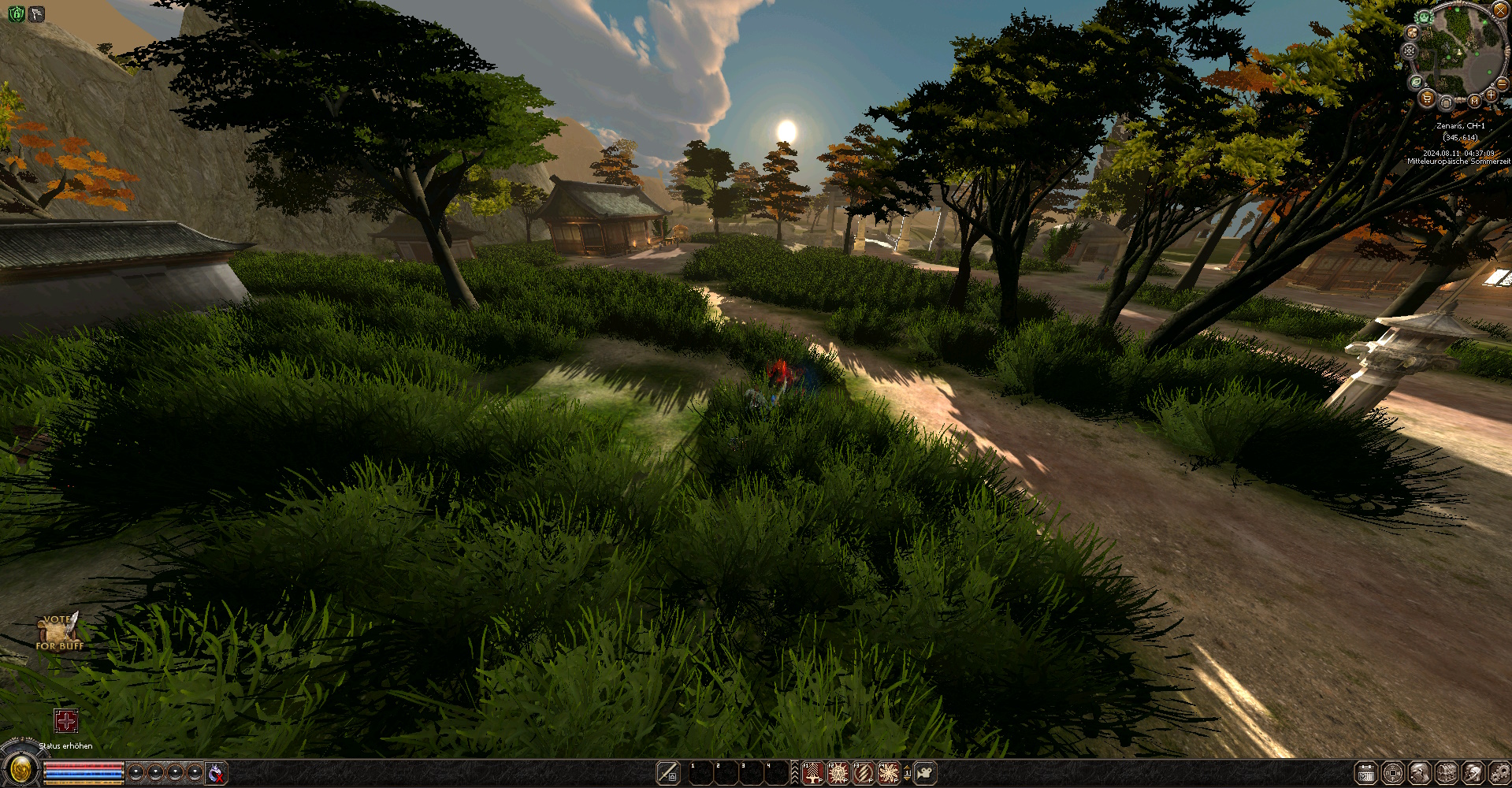This screenshot has width=1512, height=788.
Task: Open the quest log helmet icon
Action: pyautogui.click(x=1472, y=772)
